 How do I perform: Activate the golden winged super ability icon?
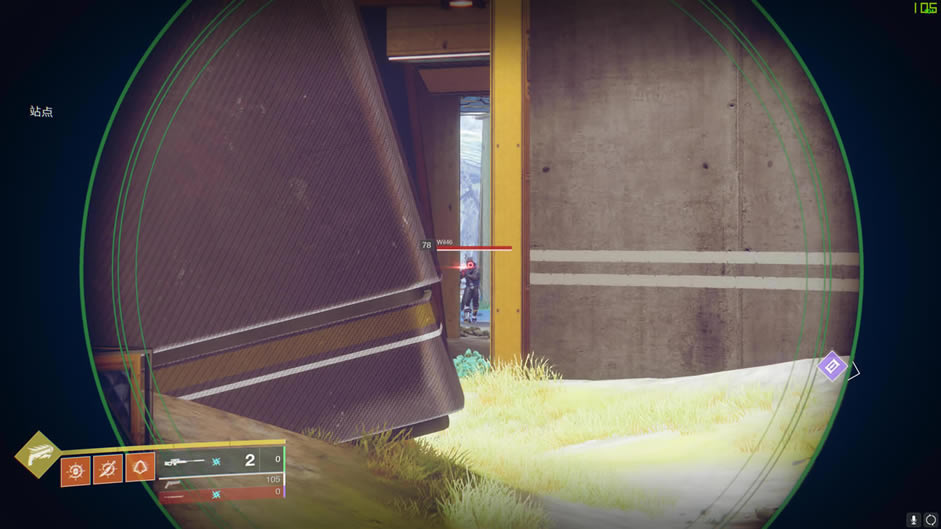37,455
